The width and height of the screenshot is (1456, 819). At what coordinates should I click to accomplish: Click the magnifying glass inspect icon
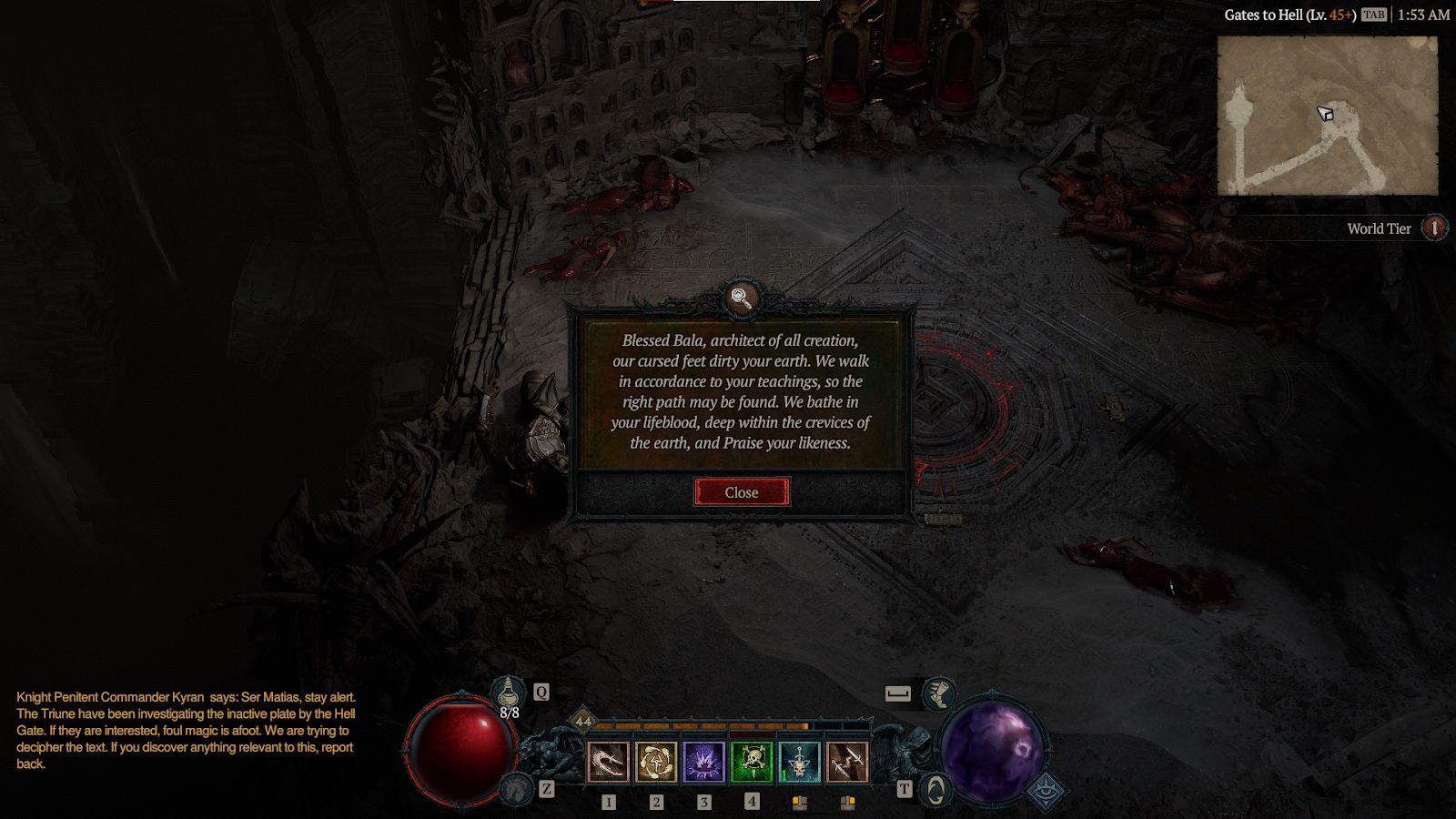742,298
